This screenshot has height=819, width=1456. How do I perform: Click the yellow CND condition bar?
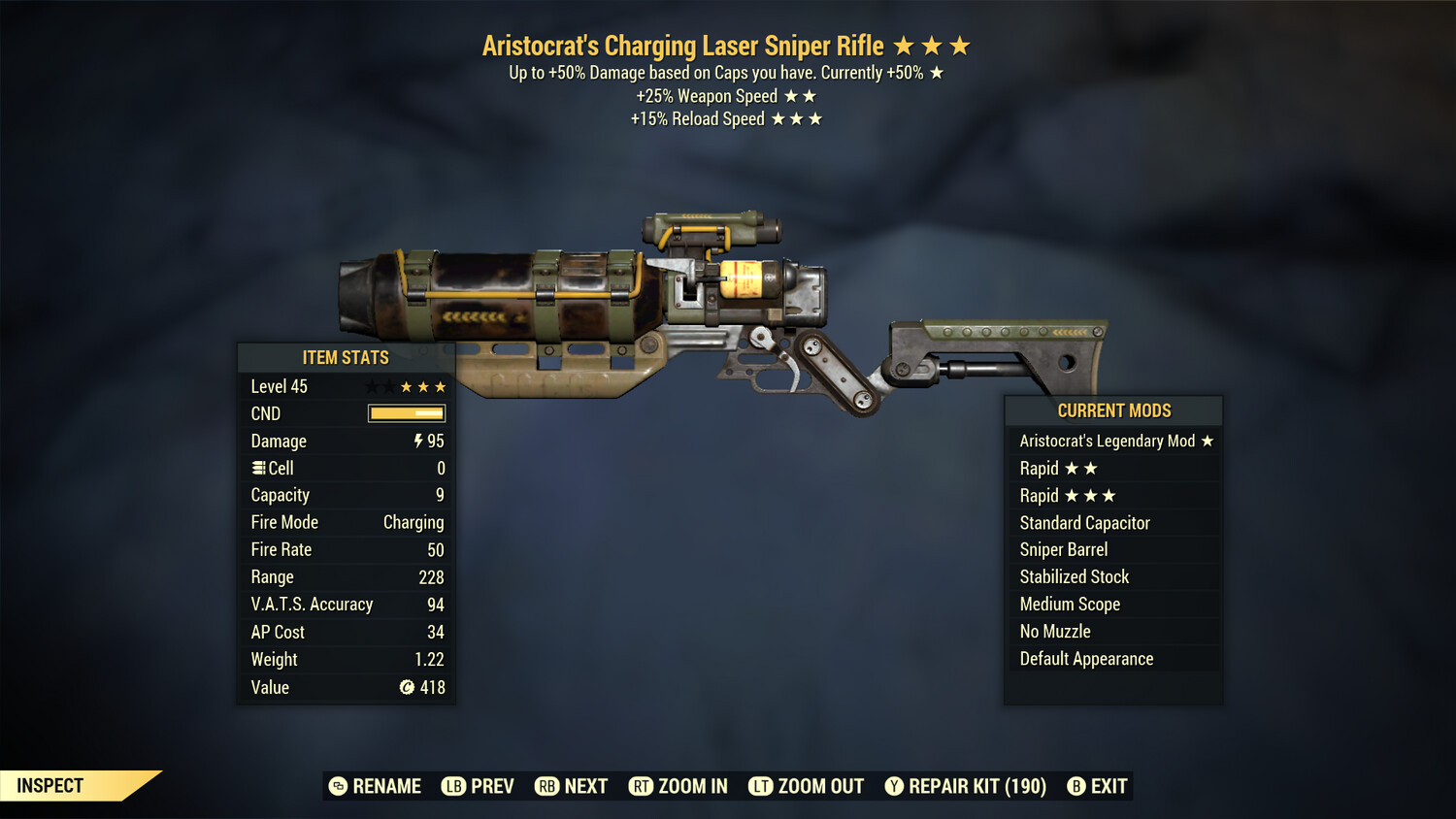tap(406, 413)
